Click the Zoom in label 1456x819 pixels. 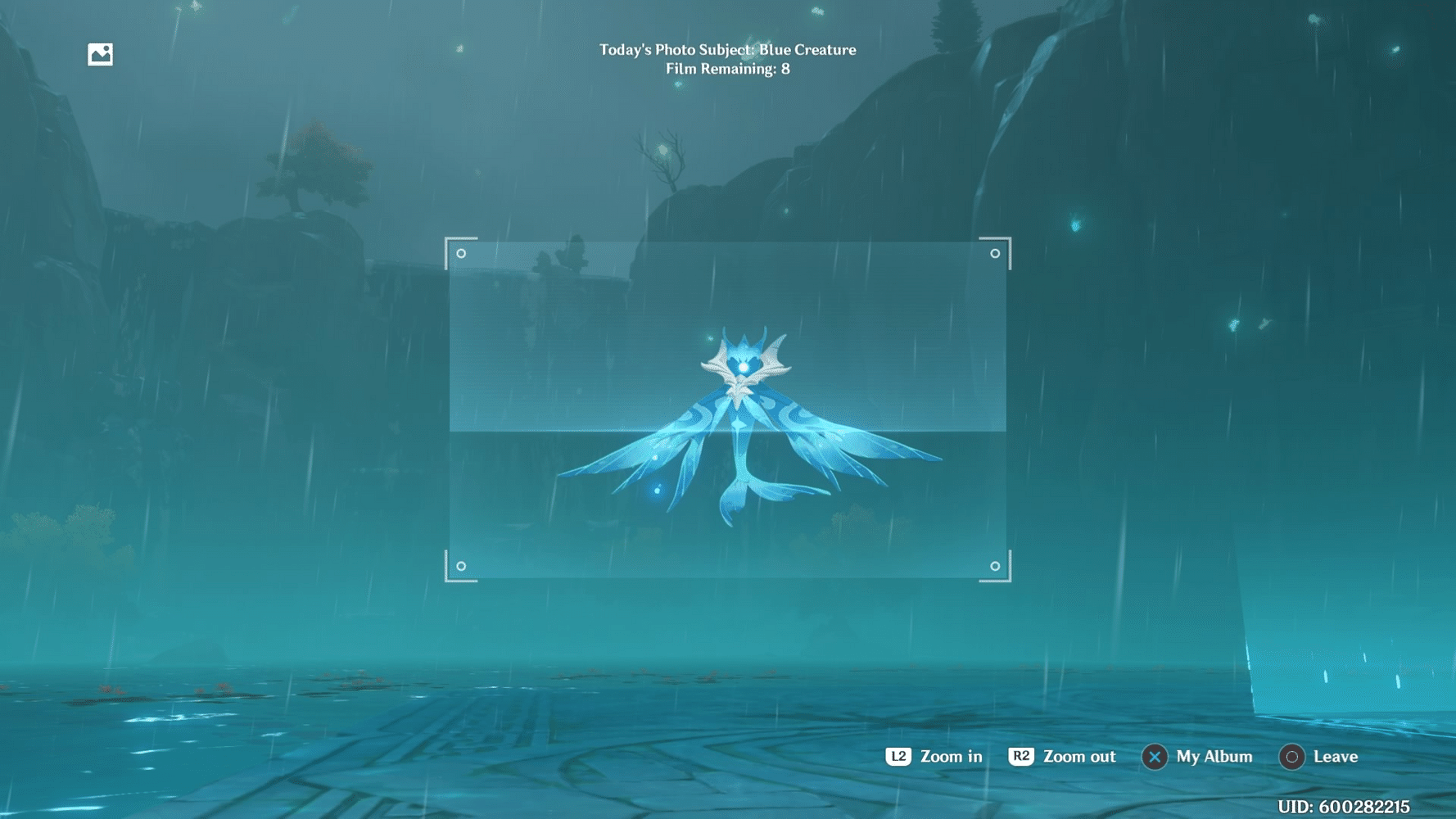pyautogui.click(x=950, y=757)
